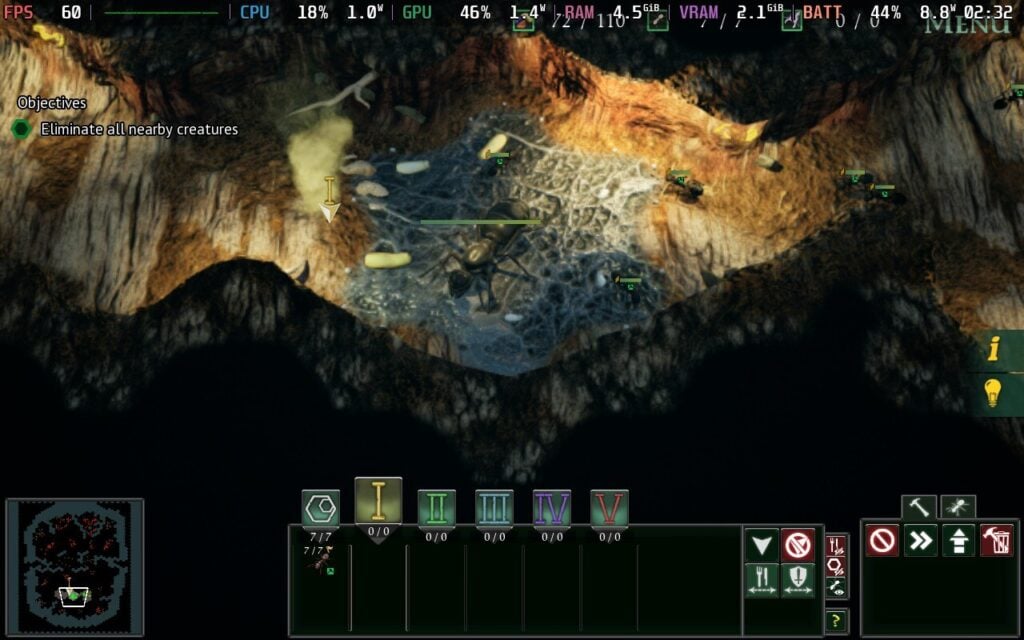Choose pheromone group IV

tap(552, 508)
